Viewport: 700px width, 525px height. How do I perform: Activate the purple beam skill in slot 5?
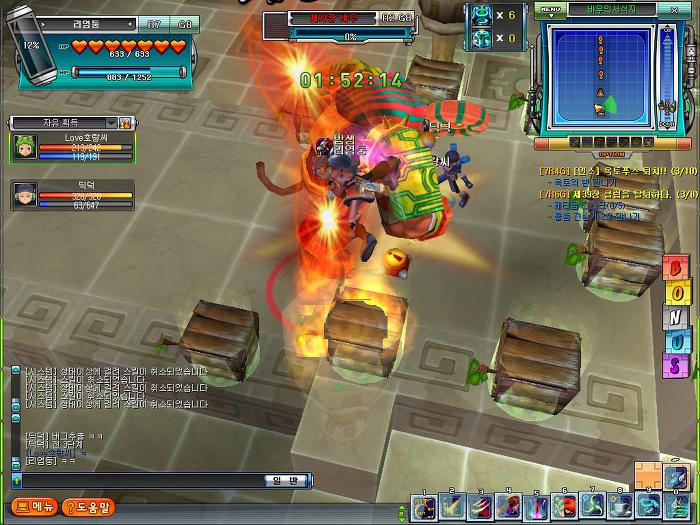536,507
